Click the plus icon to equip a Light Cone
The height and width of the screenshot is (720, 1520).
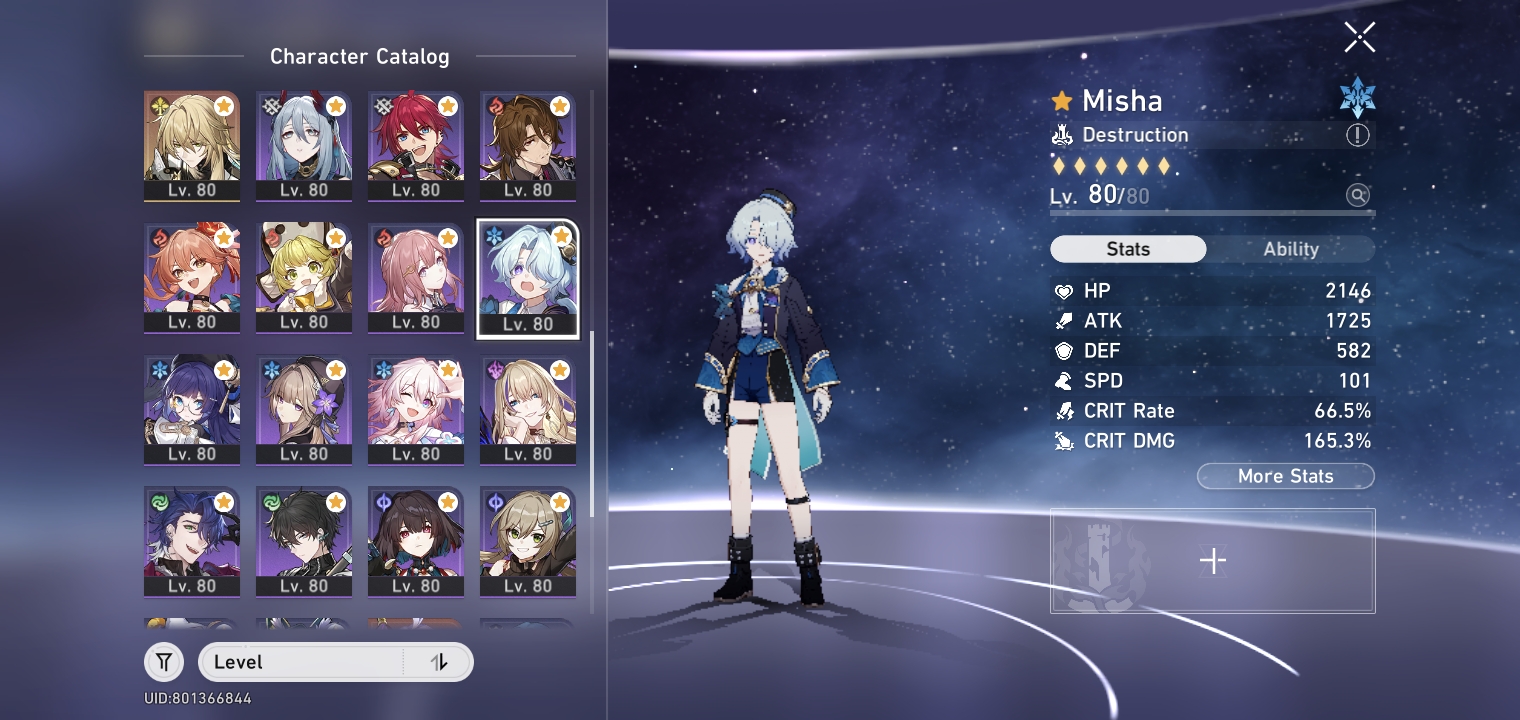click(1212, 561)
